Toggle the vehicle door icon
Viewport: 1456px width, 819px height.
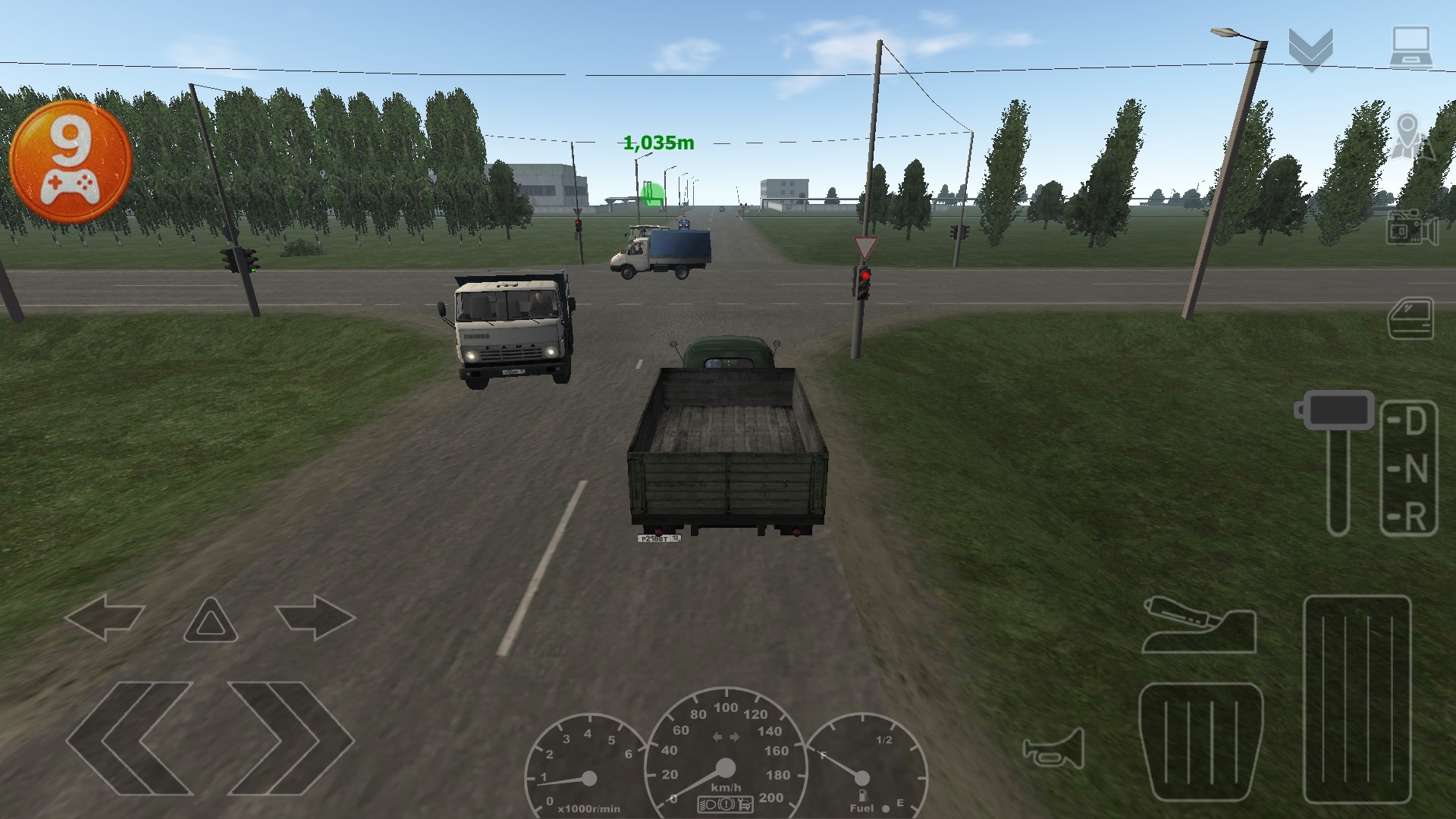1411,319
